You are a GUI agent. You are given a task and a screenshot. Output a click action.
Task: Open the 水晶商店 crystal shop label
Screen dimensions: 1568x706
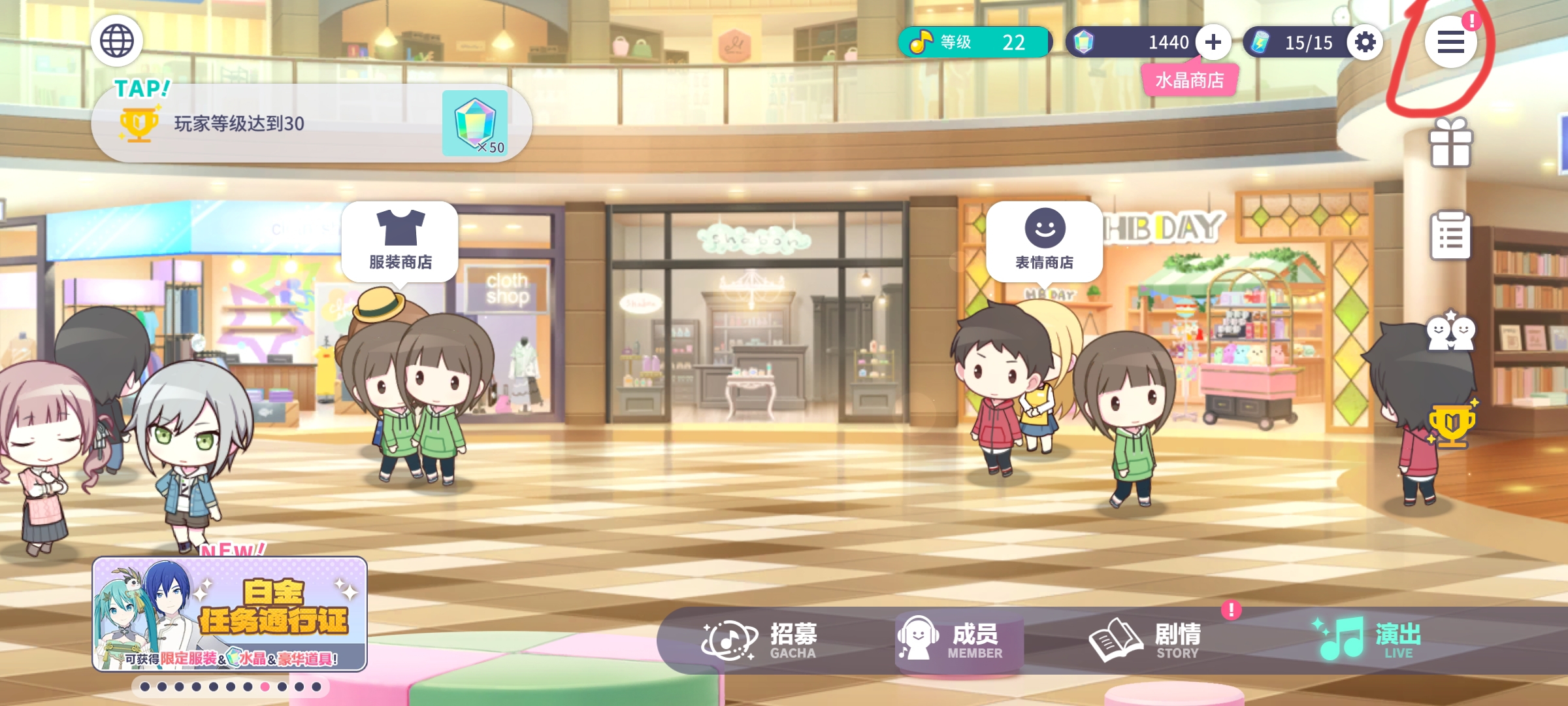1189,80
